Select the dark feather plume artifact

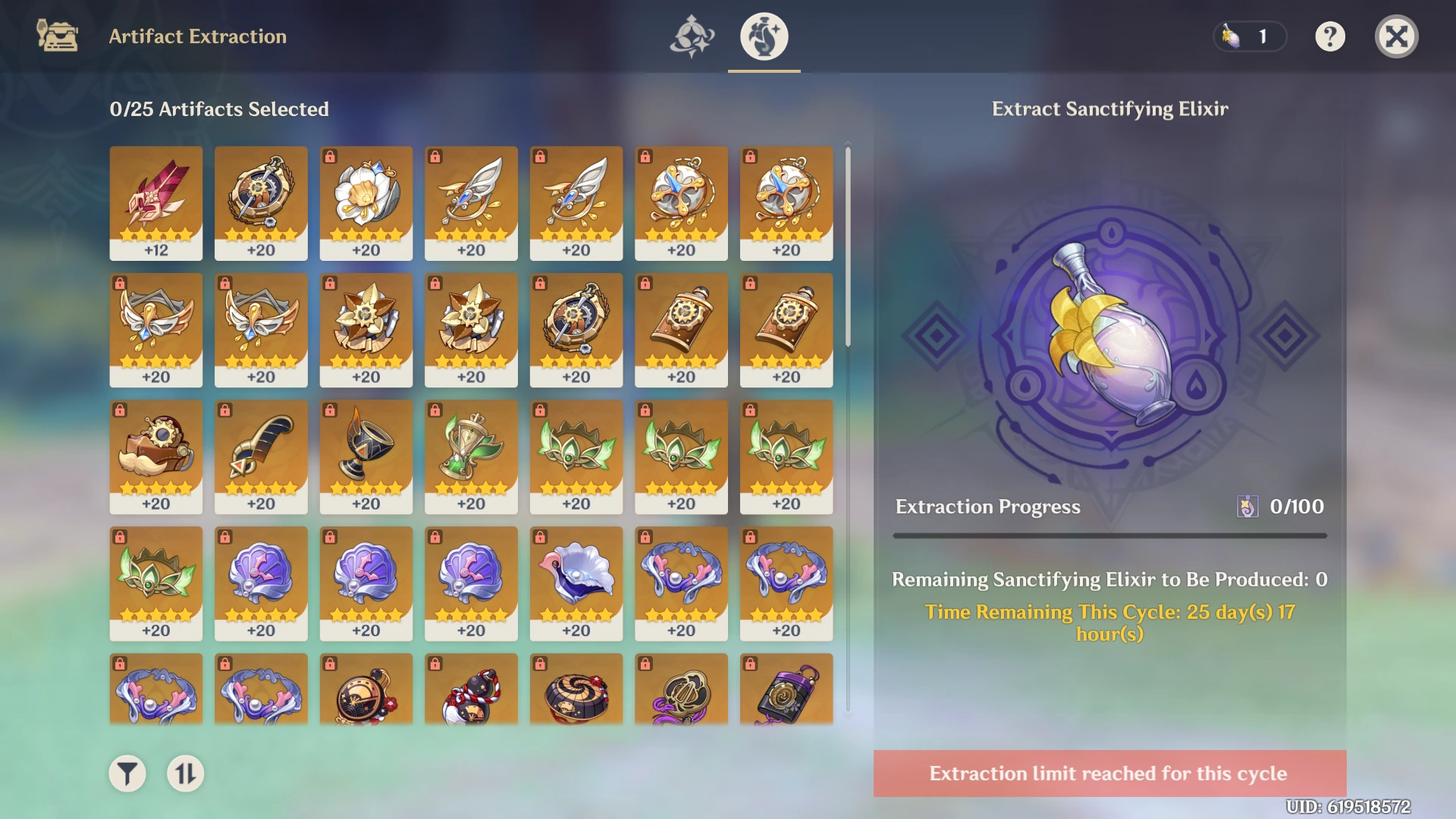261,457
